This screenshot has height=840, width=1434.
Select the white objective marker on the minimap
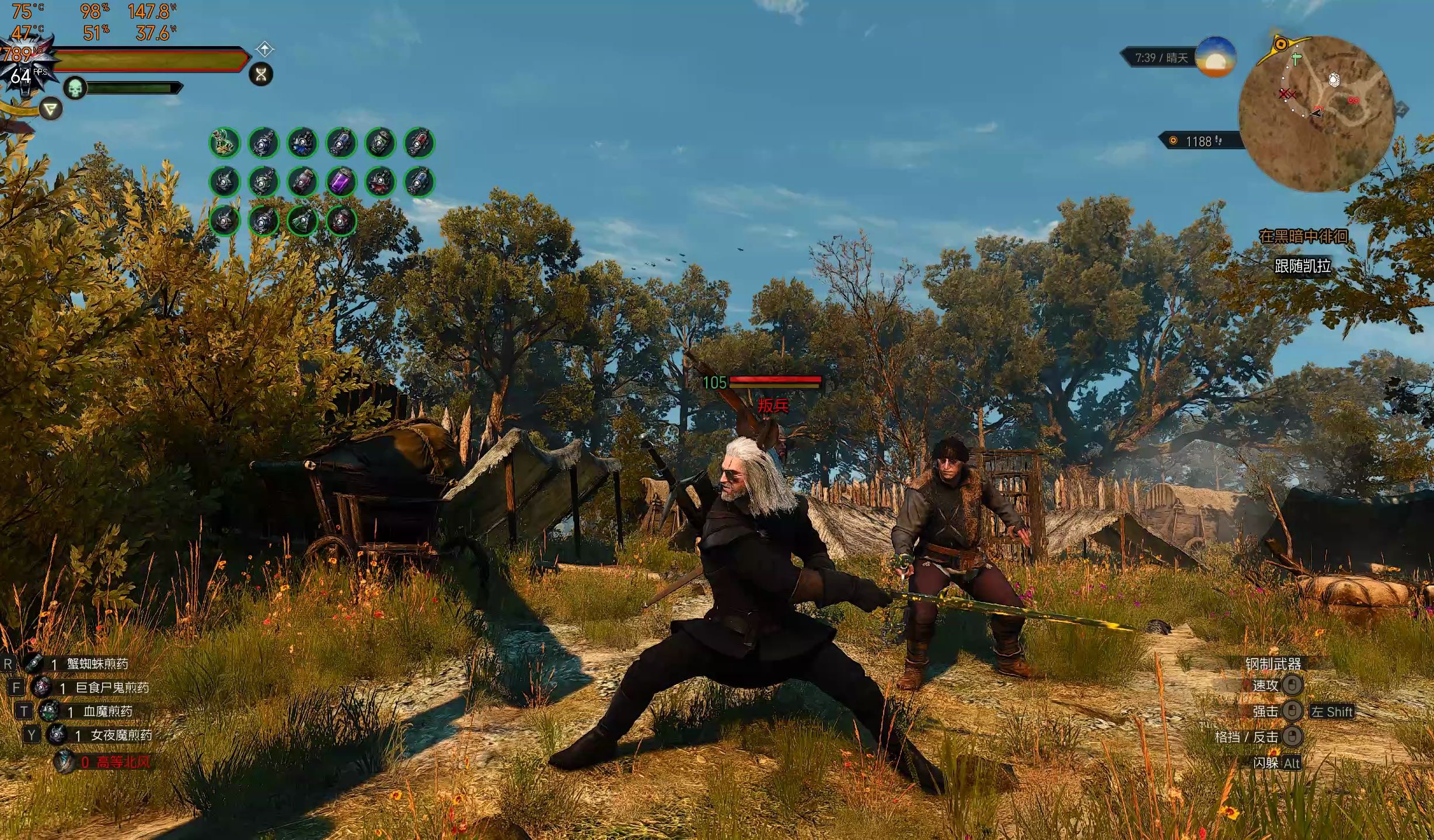click(x=1334, y=79)
